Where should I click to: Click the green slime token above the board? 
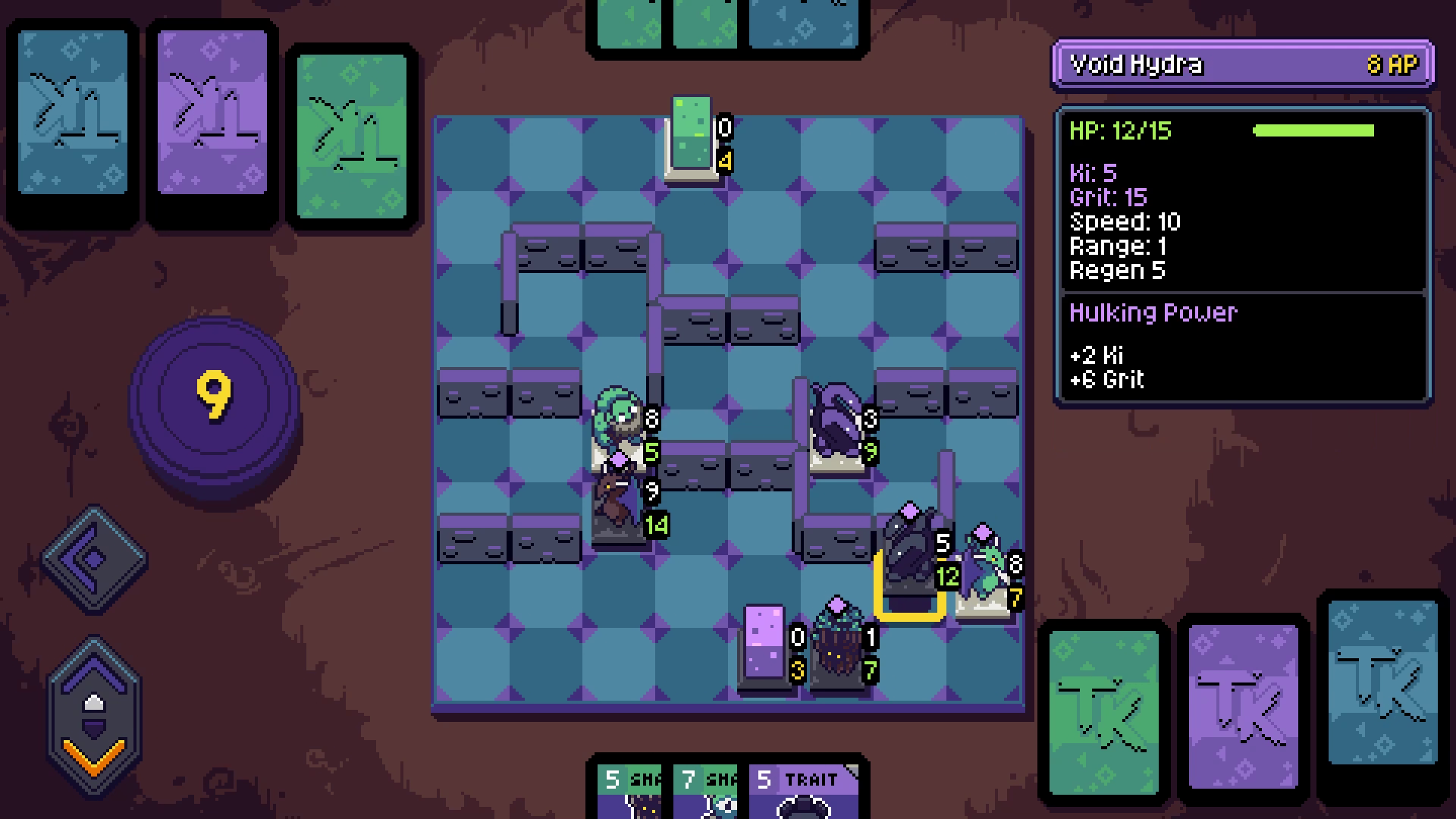[x=690, y=136]
